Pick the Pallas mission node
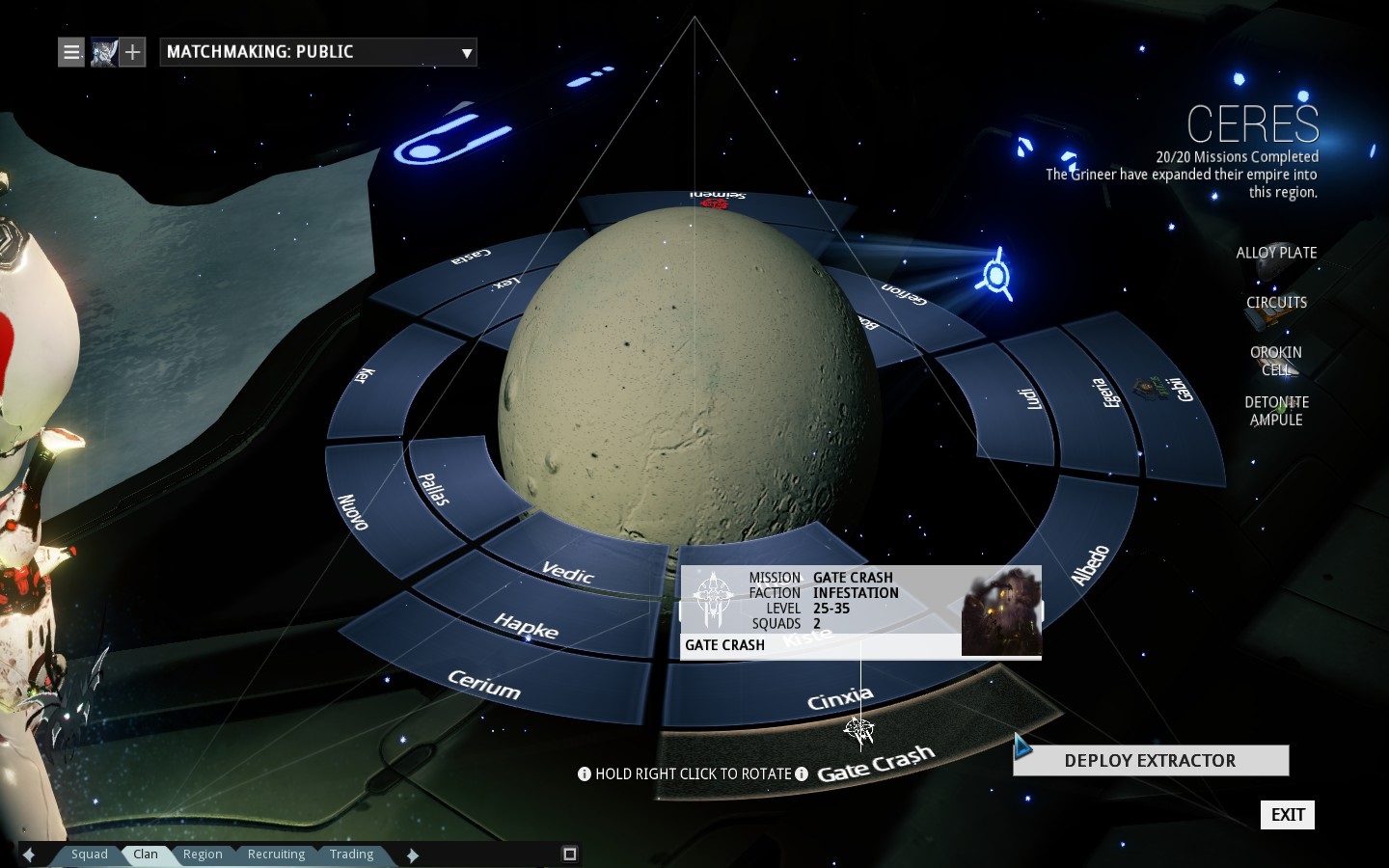1389x868 pixels. coord(434,488)
